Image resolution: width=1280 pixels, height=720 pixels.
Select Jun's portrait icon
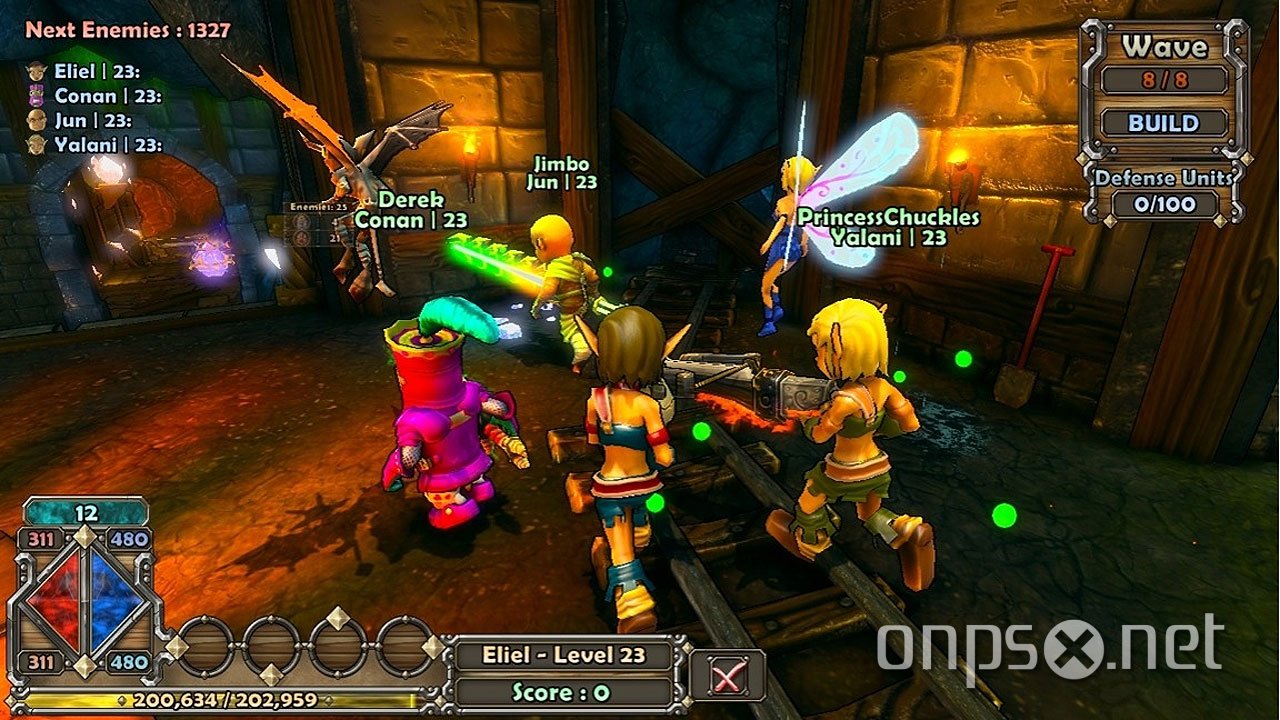pyautogui.click(x=36, y=118)
